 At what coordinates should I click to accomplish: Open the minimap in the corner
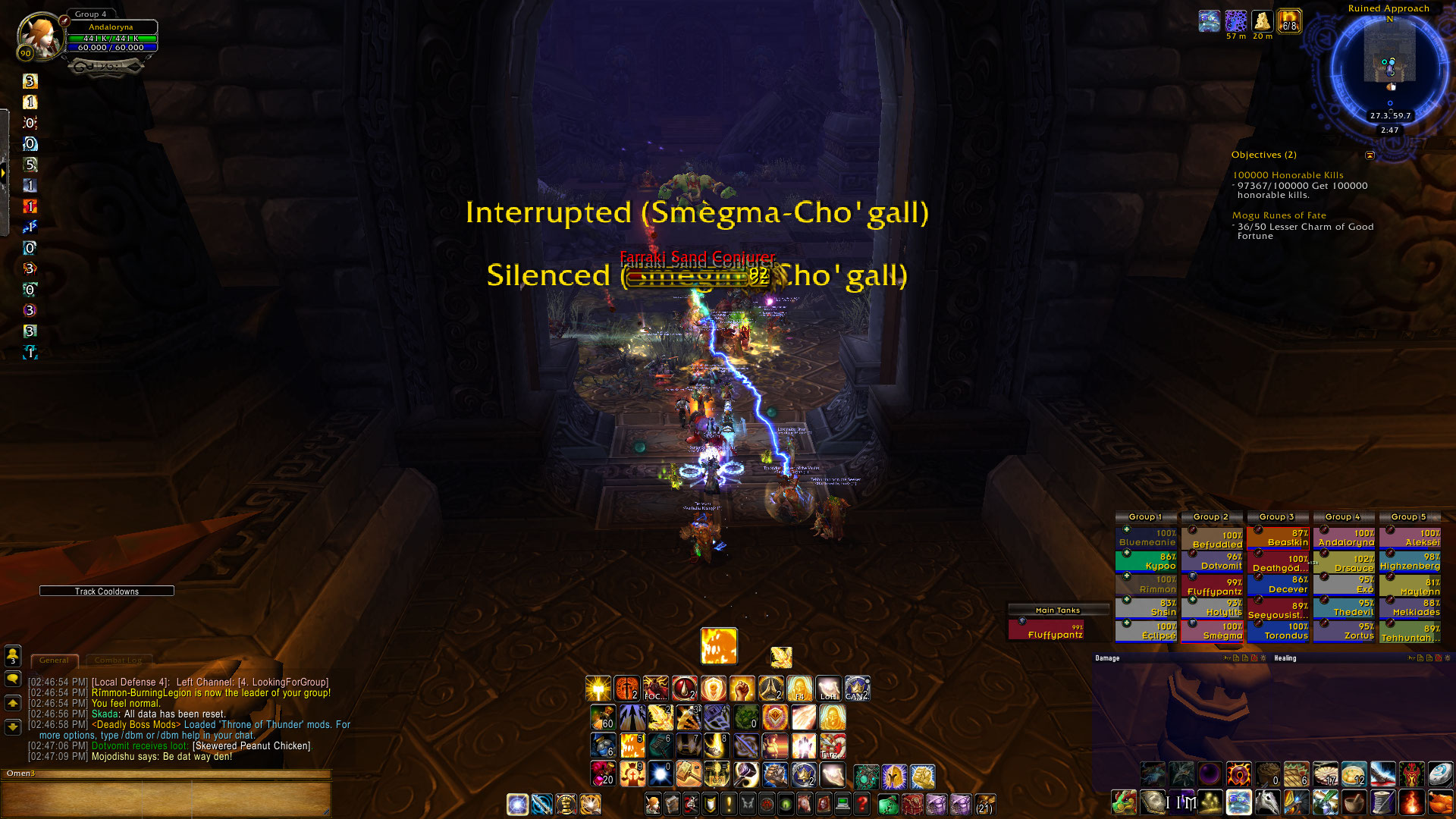click(x=1389, y=67)
